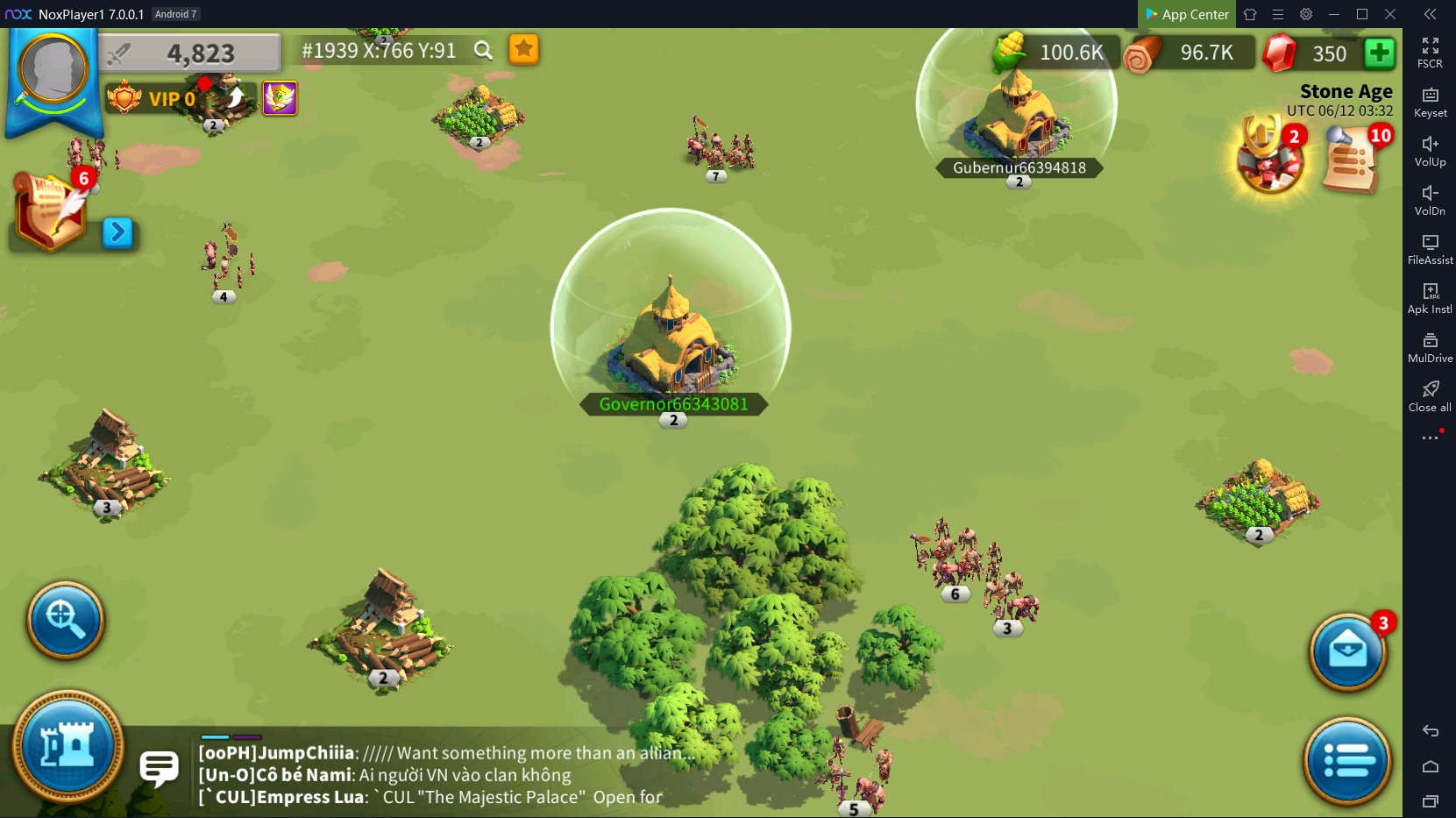Open the map search magnifier button

tap(66, 620)
